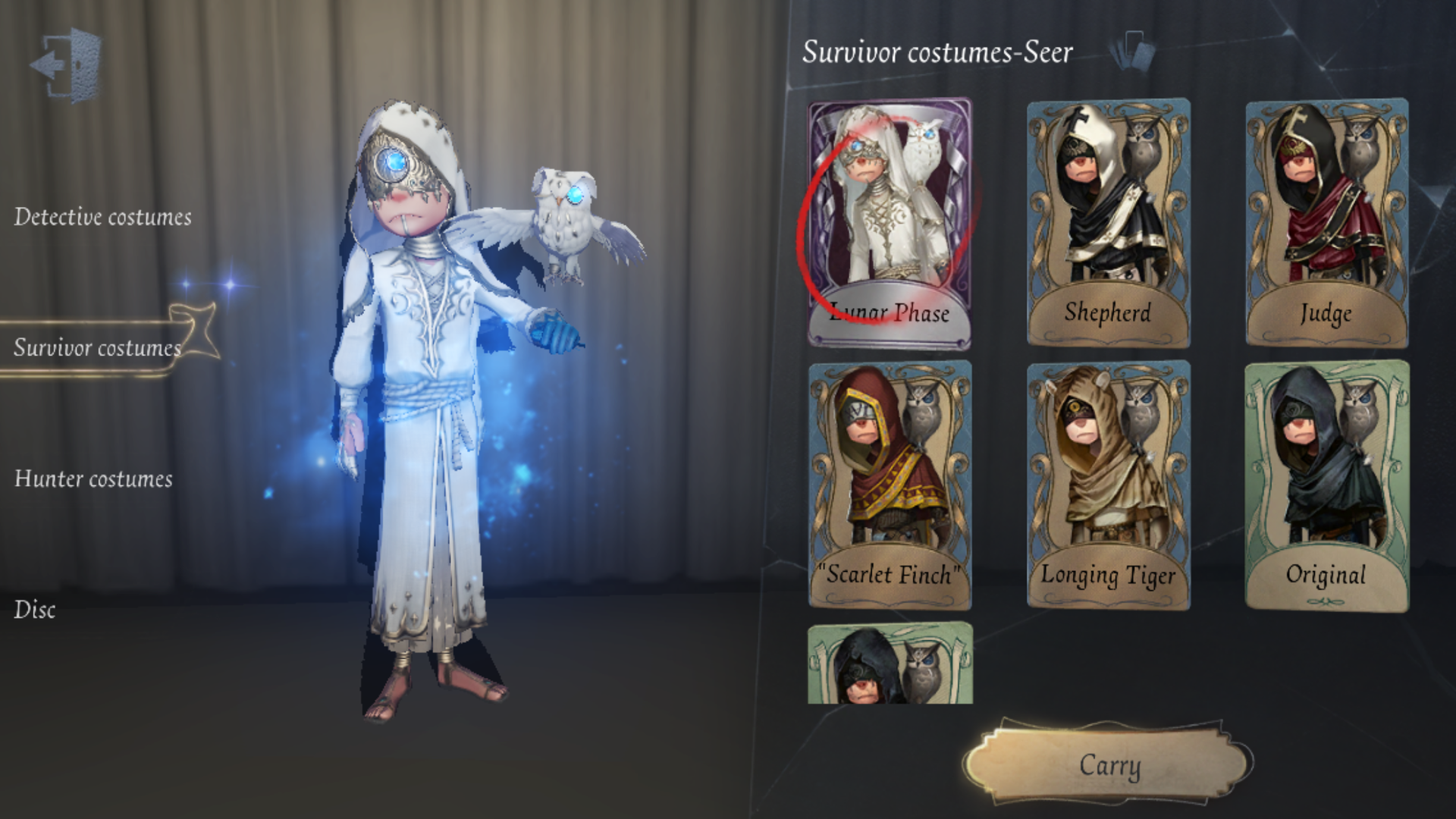This screenshot has width=1456, height=819.
Task: Choose the Longing Tiger costume card
Action: (x=1108, y=485)
